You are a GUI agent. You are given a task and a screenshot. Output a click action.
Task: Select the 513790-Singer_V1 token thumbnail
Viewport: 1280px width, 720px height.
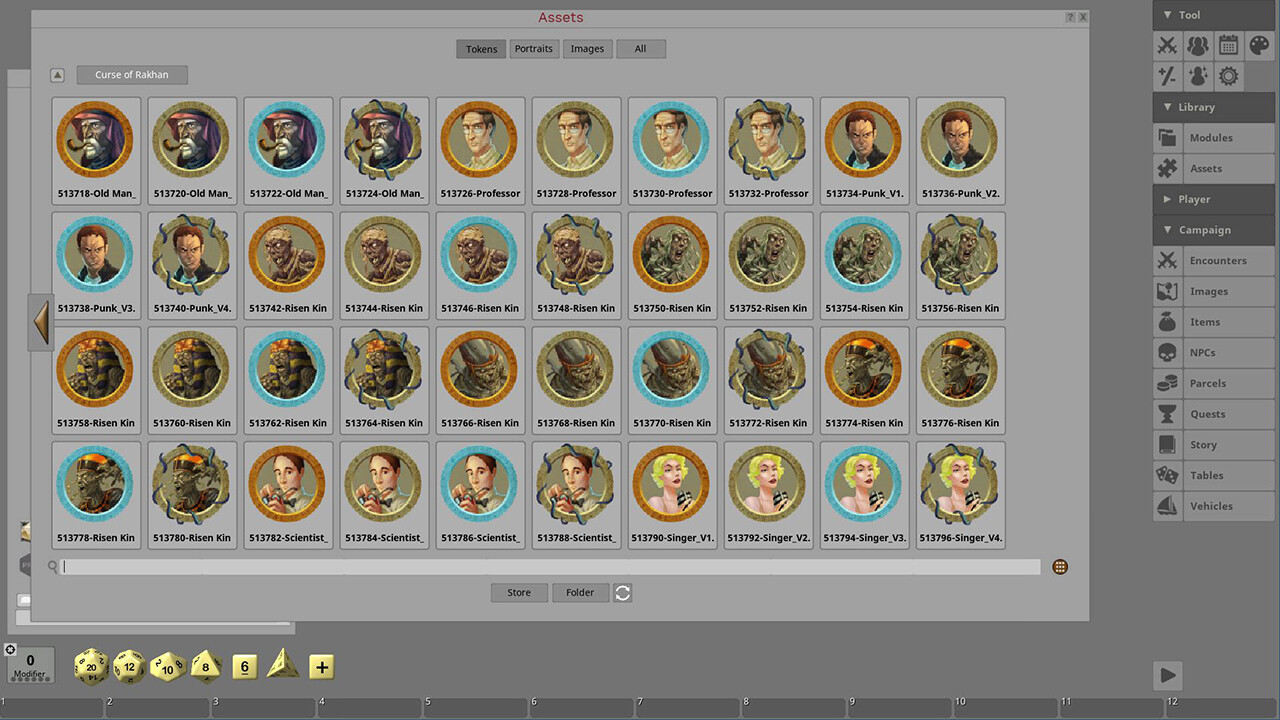(672, 483)
